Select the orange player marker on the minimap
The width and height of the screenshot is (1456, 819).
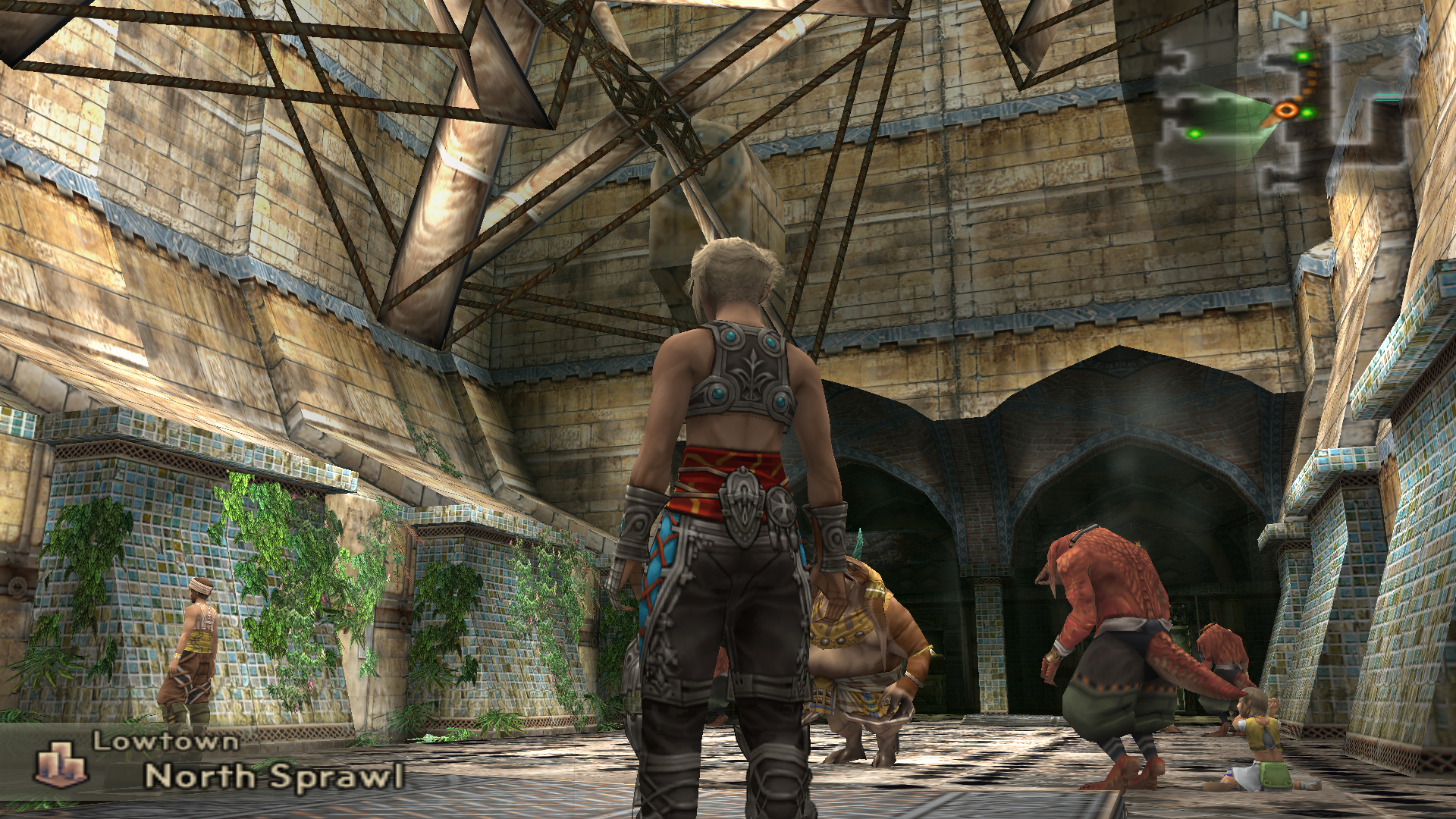pyautogui.click(x=1285, y=110)
